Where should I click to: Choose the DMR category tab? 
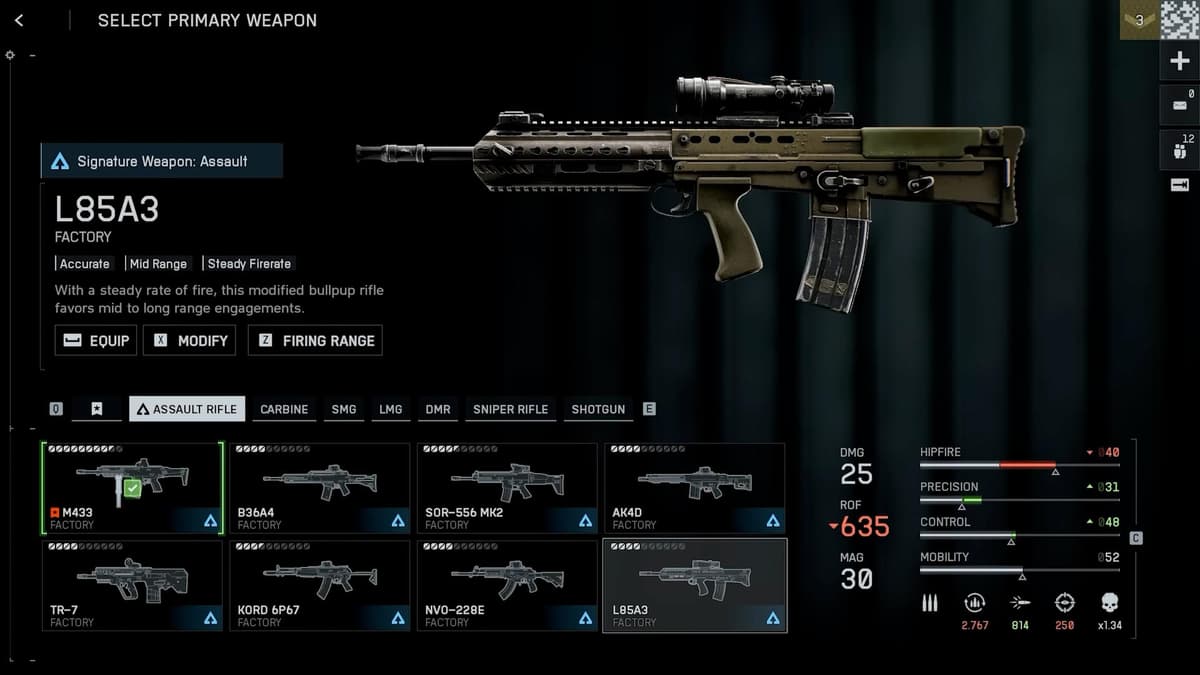pos(438,409)
